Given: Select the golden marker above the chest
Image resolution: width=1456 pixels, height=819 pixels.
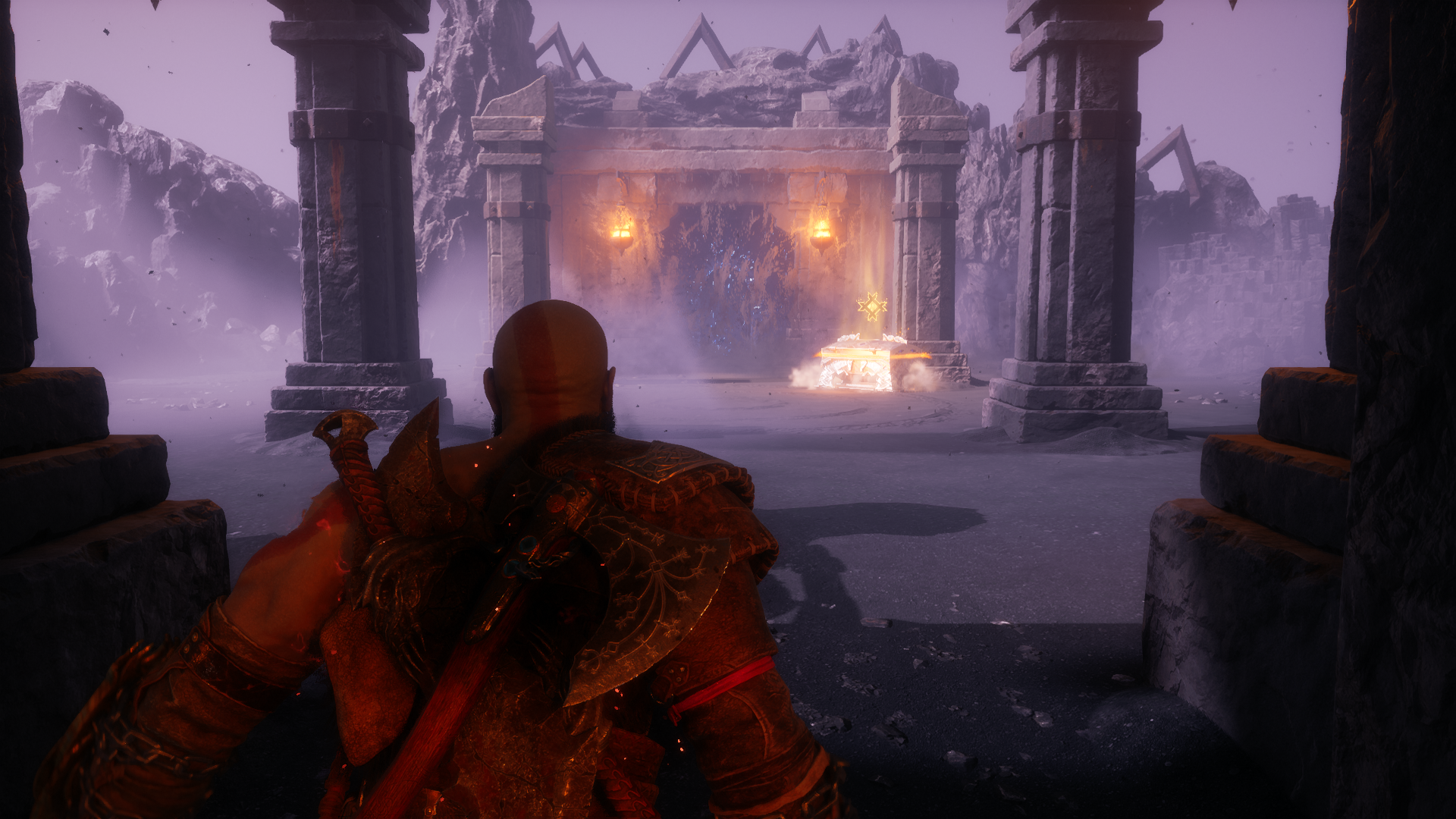Looking at the screenshot, I should [872, 306].
